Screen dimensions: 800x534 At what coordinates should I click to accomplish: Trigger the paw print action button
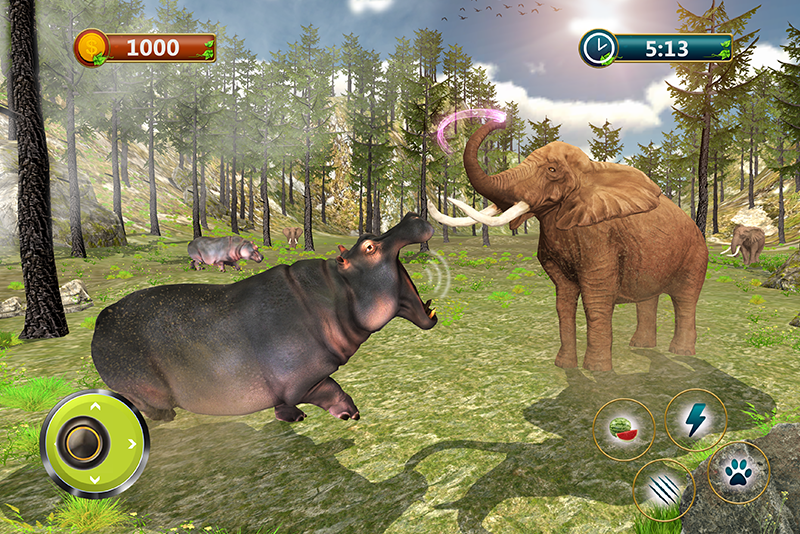[x=738, y=472]
